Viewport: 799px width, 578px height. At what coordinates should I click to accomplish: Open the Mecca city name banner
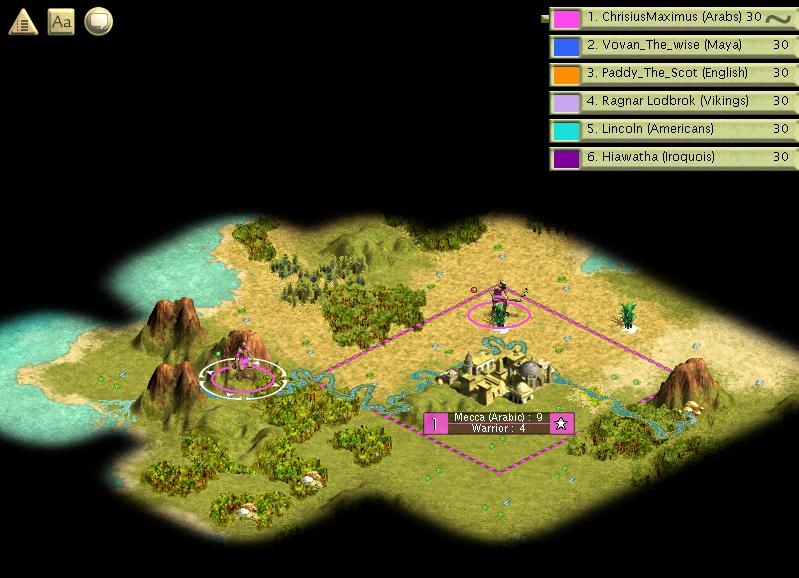[x=497, y=417]
